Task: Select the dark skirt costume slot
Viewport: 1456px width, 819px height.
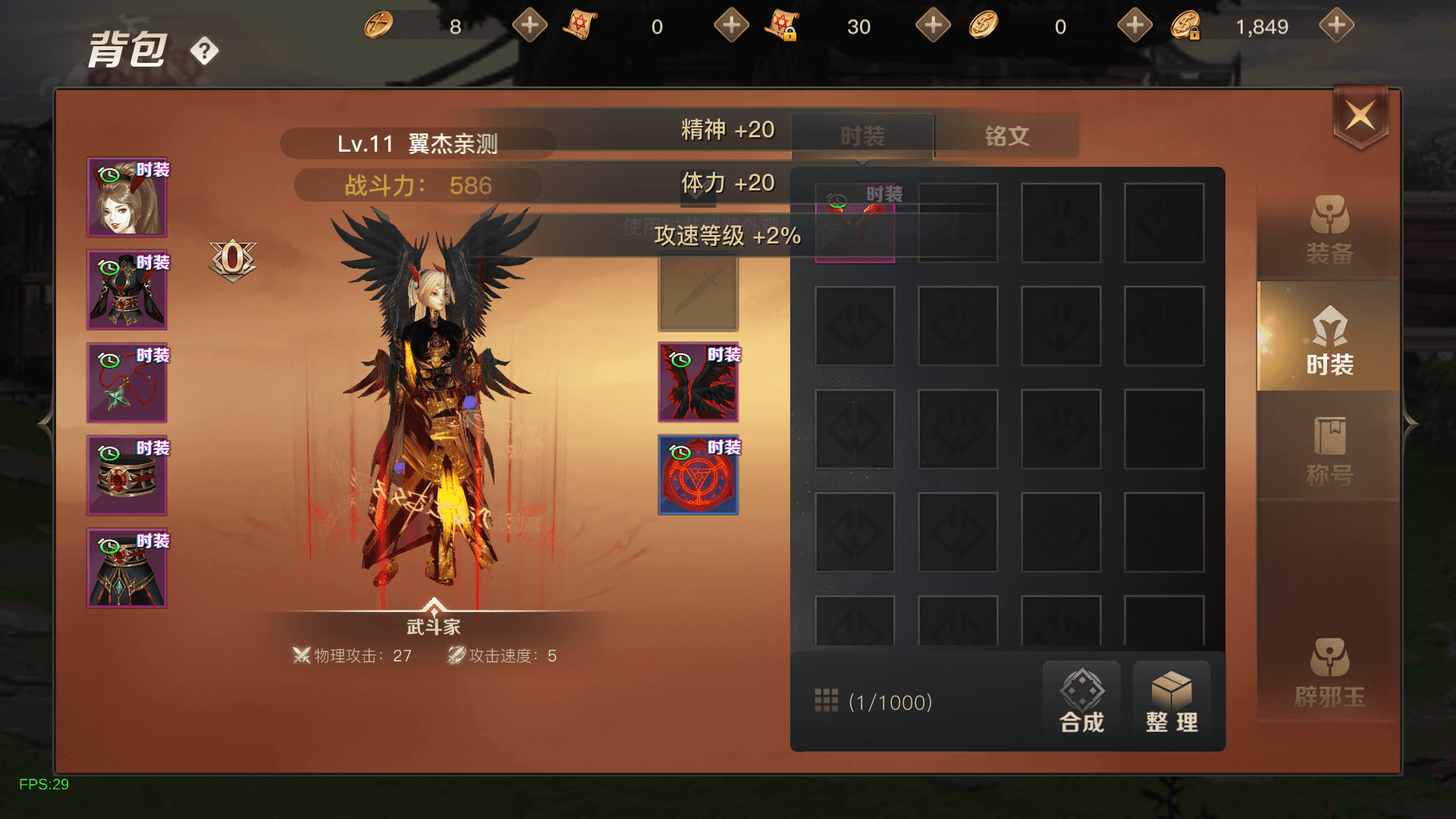Action: tap(127, 569)
